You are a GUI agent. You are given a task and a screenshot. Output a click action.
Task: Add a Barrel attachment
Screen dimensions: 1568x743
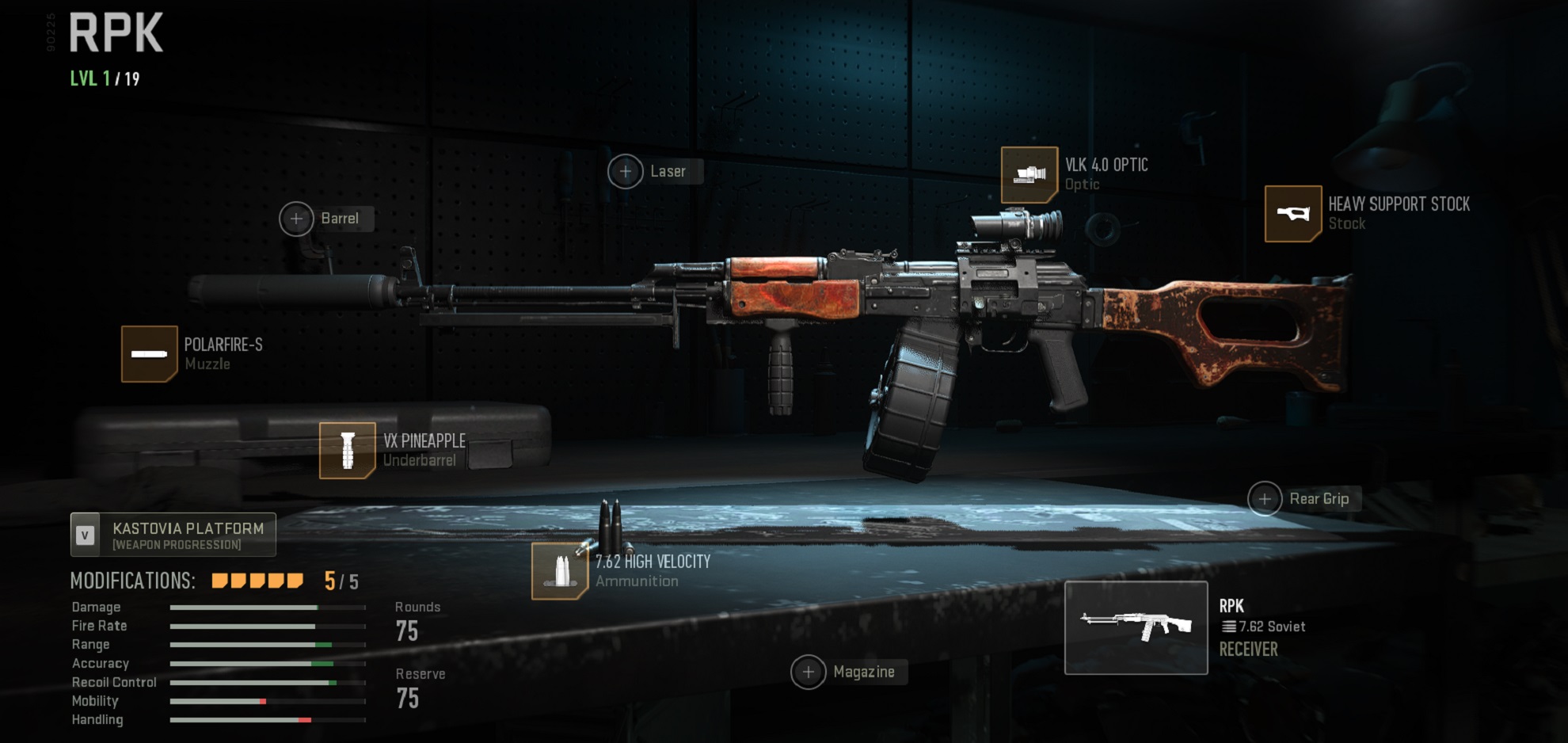pos(297,219)
